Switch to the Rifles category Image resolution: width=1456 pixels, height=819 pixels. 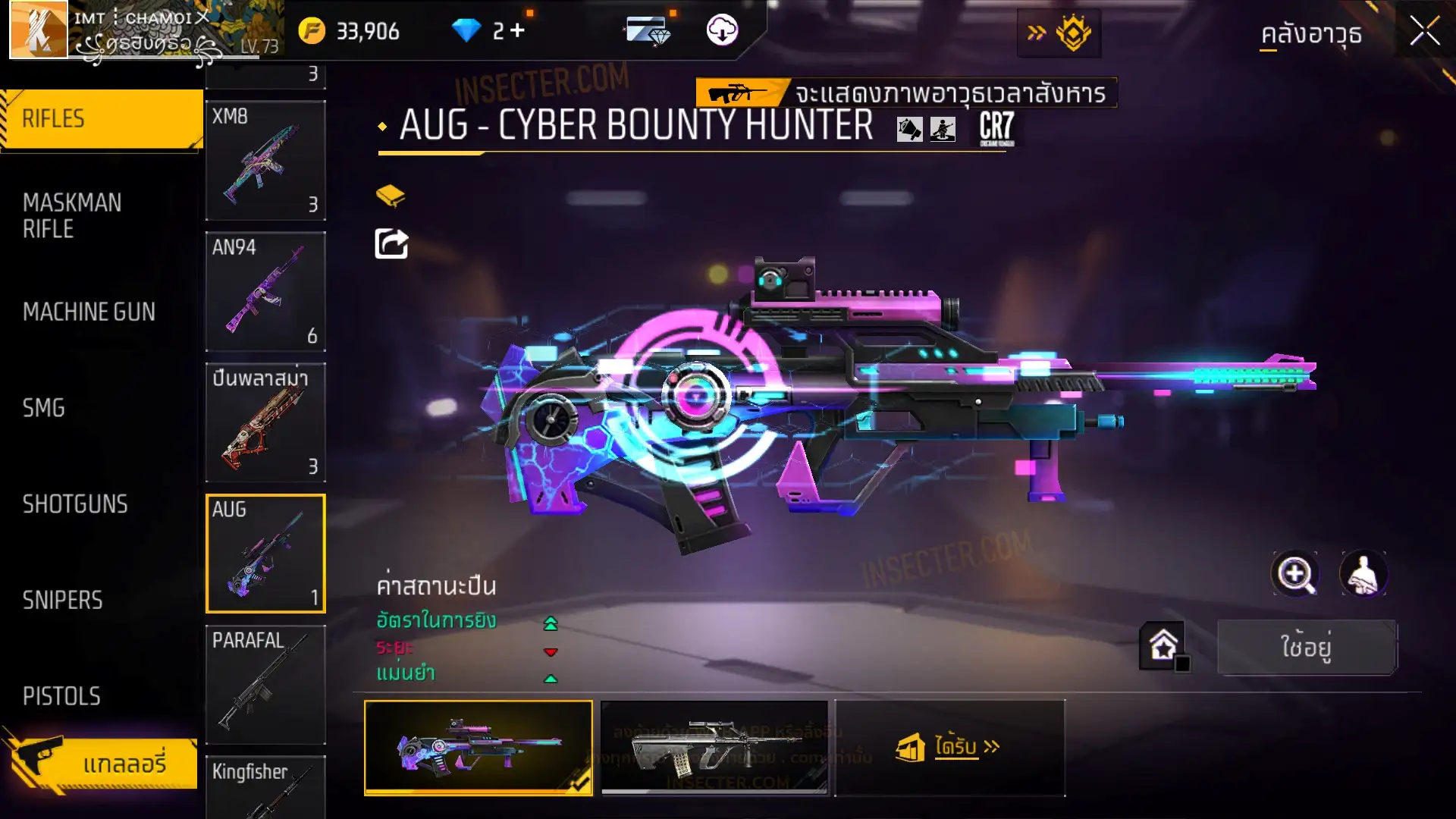coord(102,119)
